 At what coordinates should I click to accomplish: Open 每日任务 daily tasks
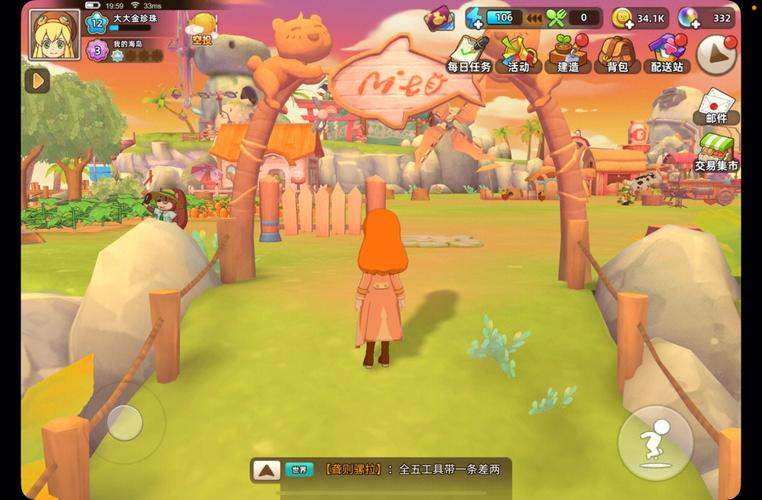(470, 53)
